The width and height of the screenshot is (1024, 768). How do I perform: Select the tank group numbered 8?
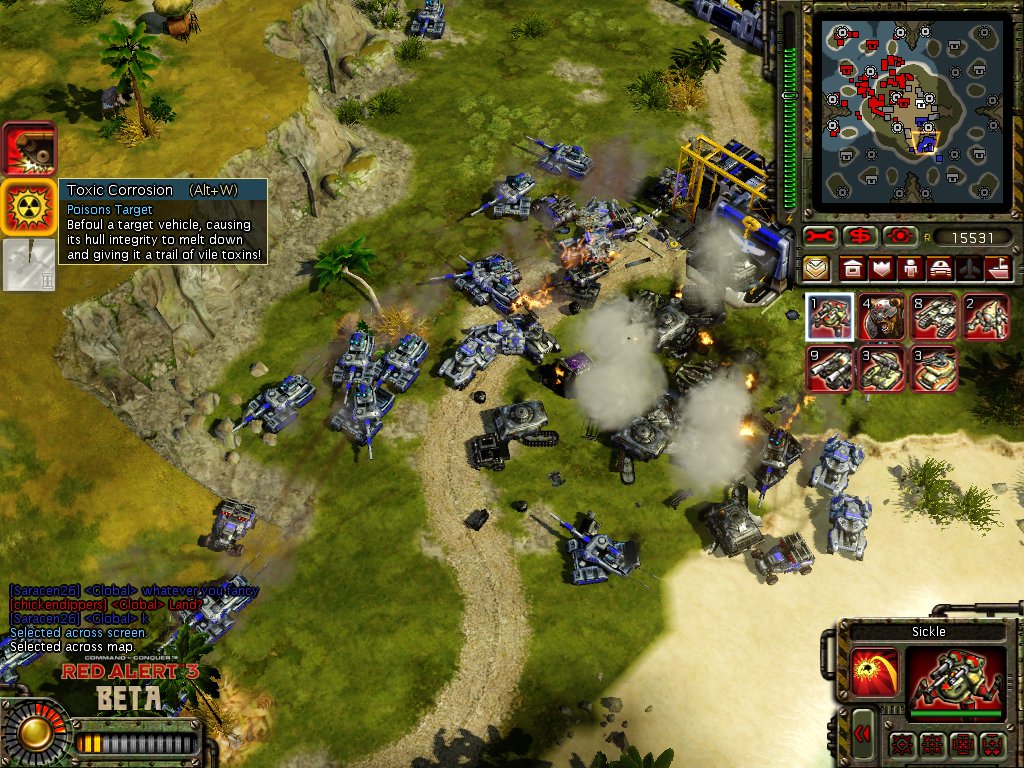pos(934,318)
